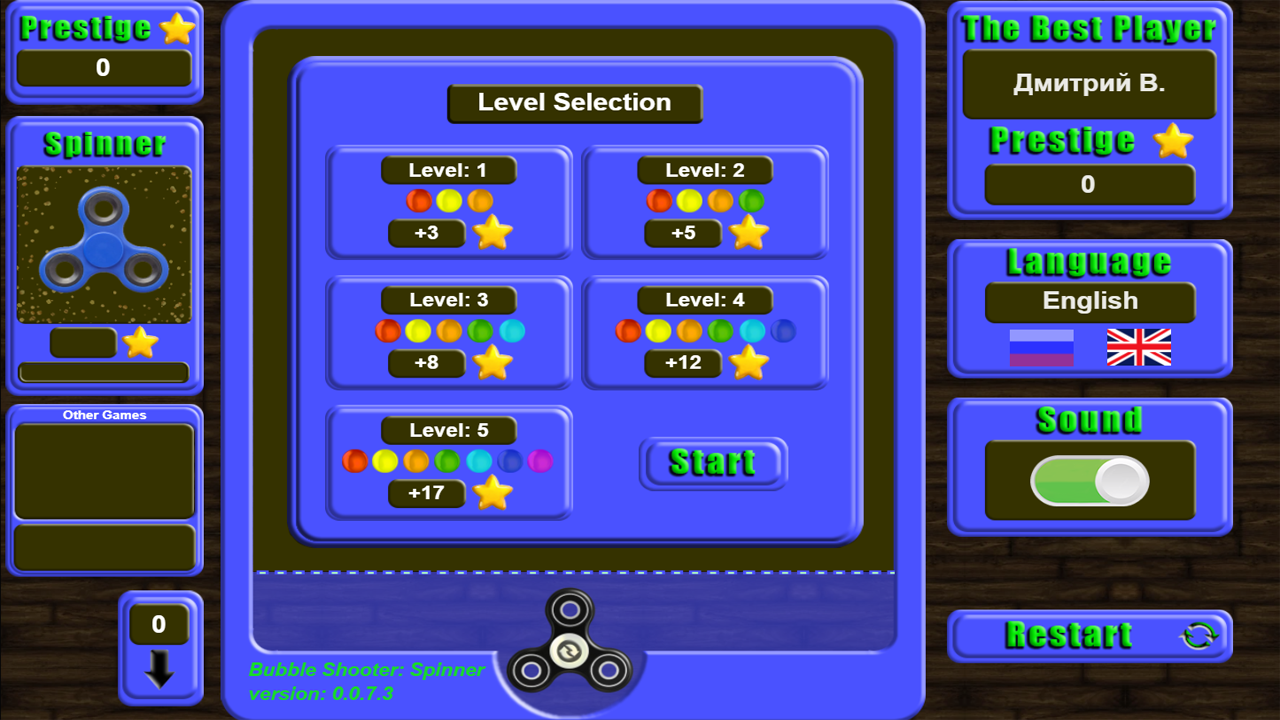Disable the Sound toggle
The height and width of the screenshot is (720, 1280).
tap(1089, 481)
